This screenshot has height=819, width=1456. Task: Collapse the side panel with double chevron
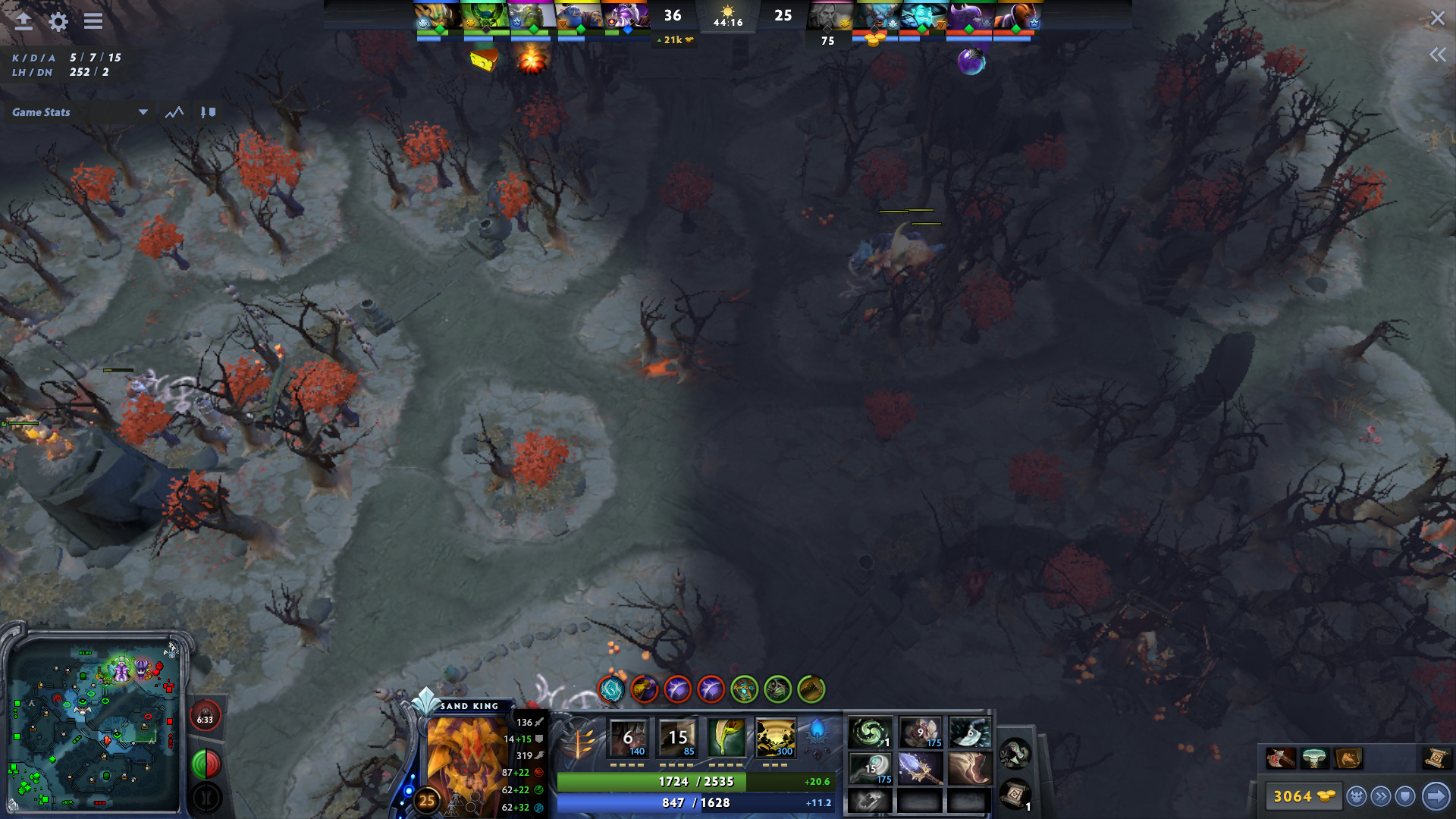click(1437, 55)
